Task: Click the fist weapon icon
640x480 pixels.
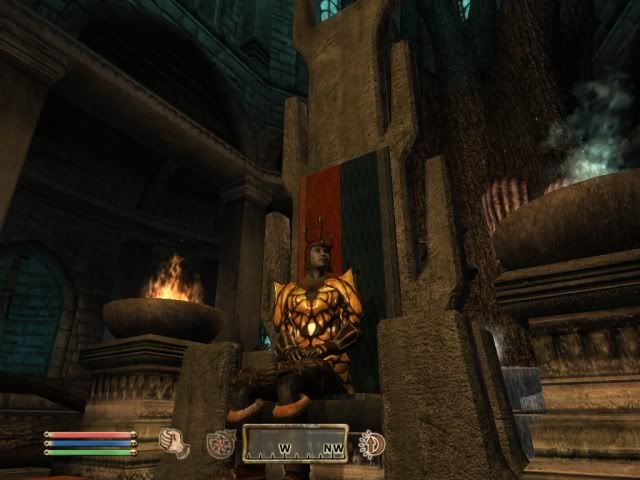Action: [x=173, y=442]
